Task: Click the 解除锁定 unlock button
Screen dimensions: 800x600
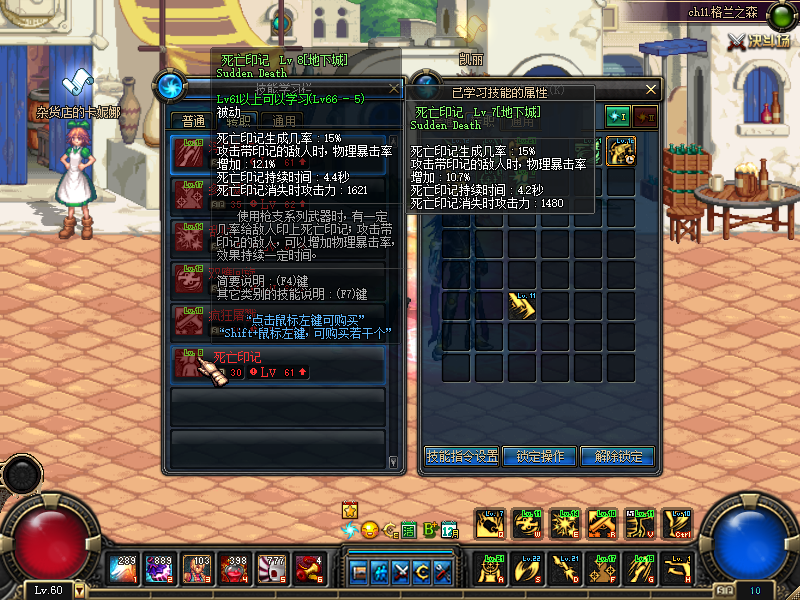Action: pos(617,456)
